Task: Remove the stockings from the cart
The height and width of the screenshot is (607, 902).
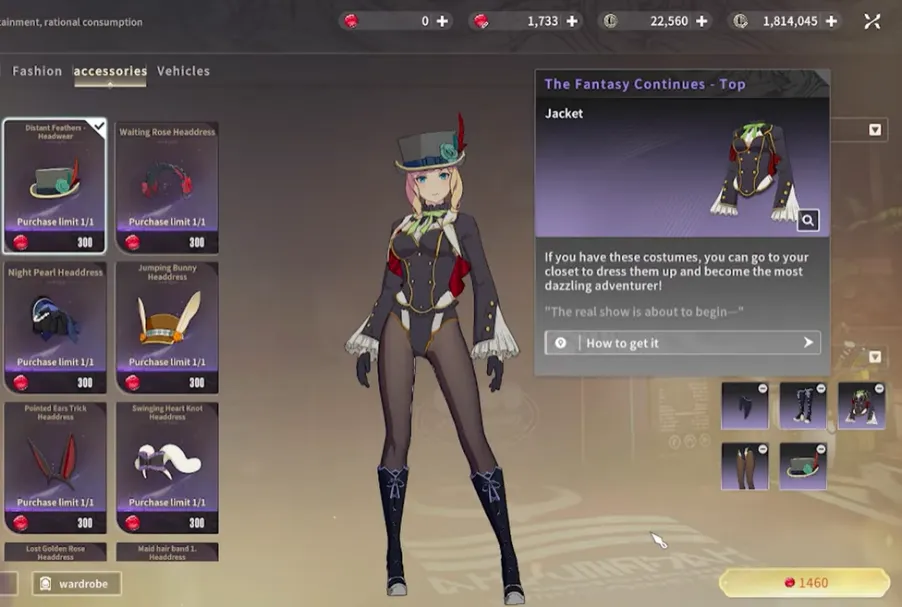Action: point(763,449)
